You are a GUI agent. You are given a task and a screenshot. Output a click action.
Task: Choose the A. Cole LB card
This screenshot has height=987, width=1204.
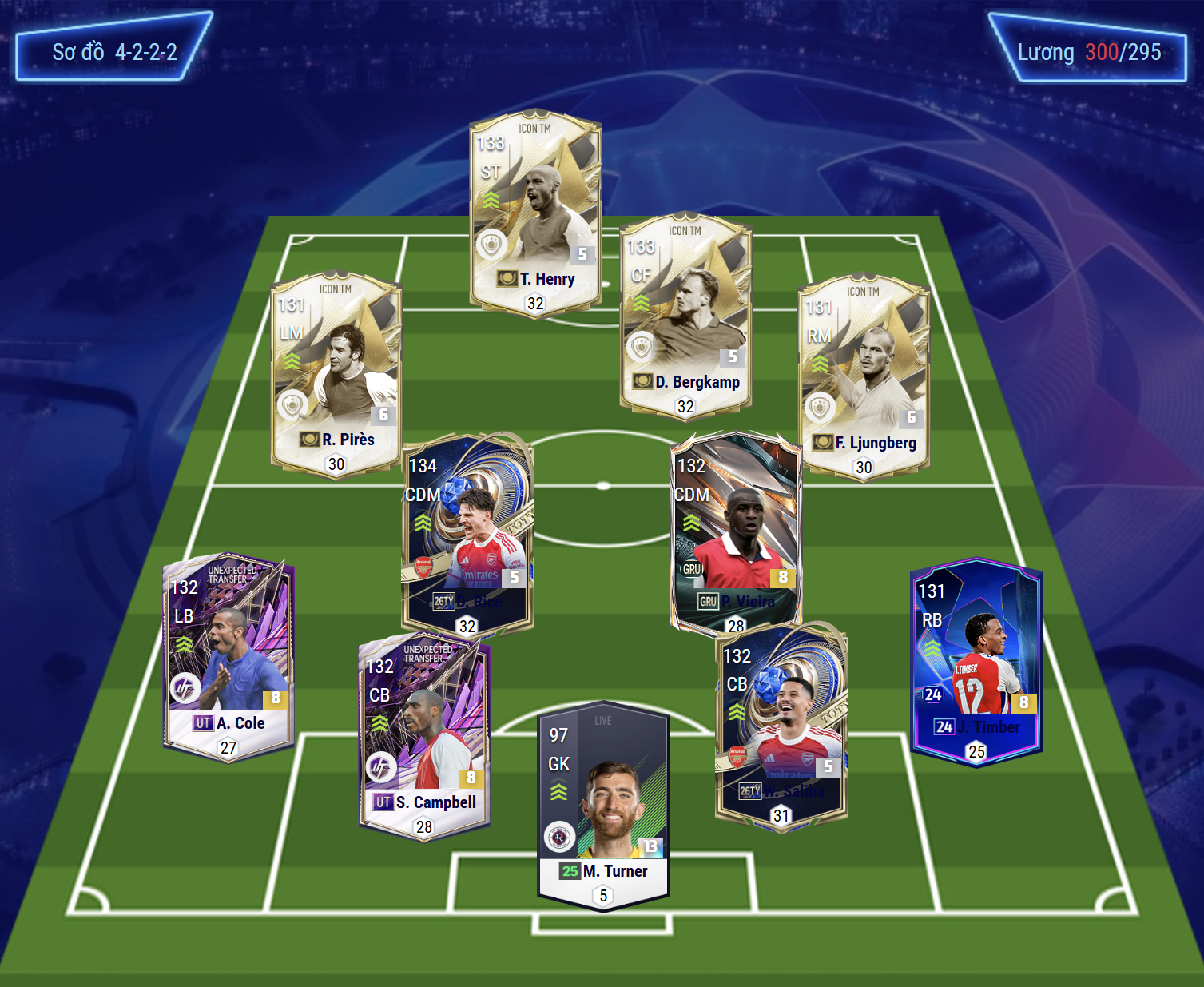click(x=228, y=657)
